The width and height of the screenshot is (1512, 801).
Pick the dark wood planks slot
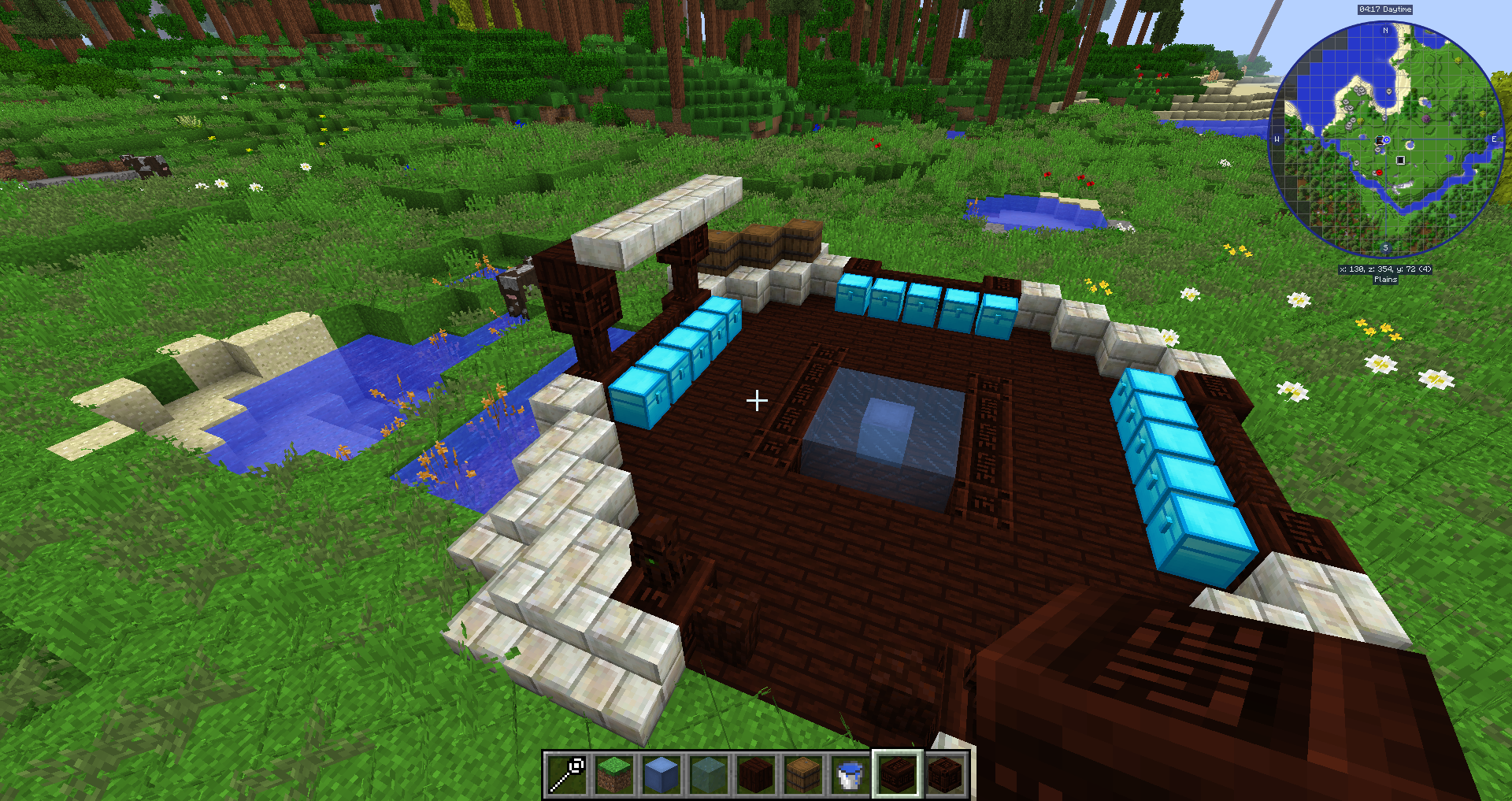click(756, 774)
